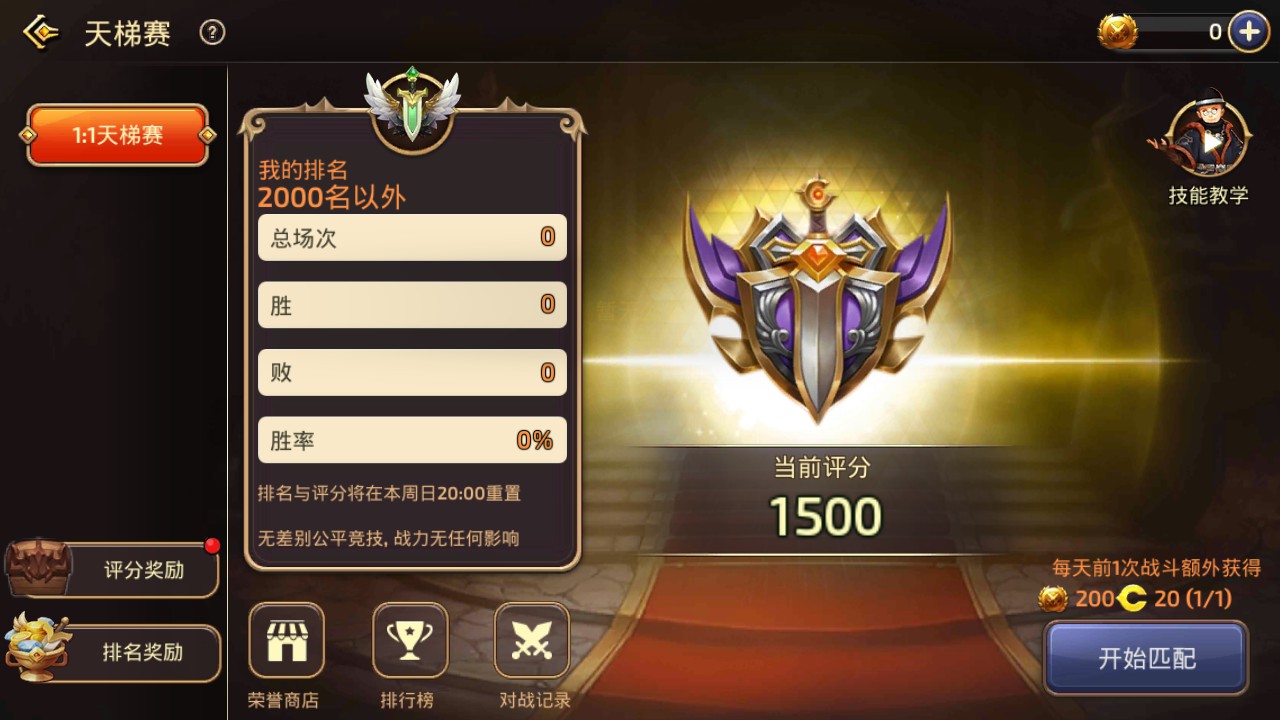This screenshot has height=720, width=1280.
Task: Click the red notification dot on 评分奖励
Action: pos(210,546)
